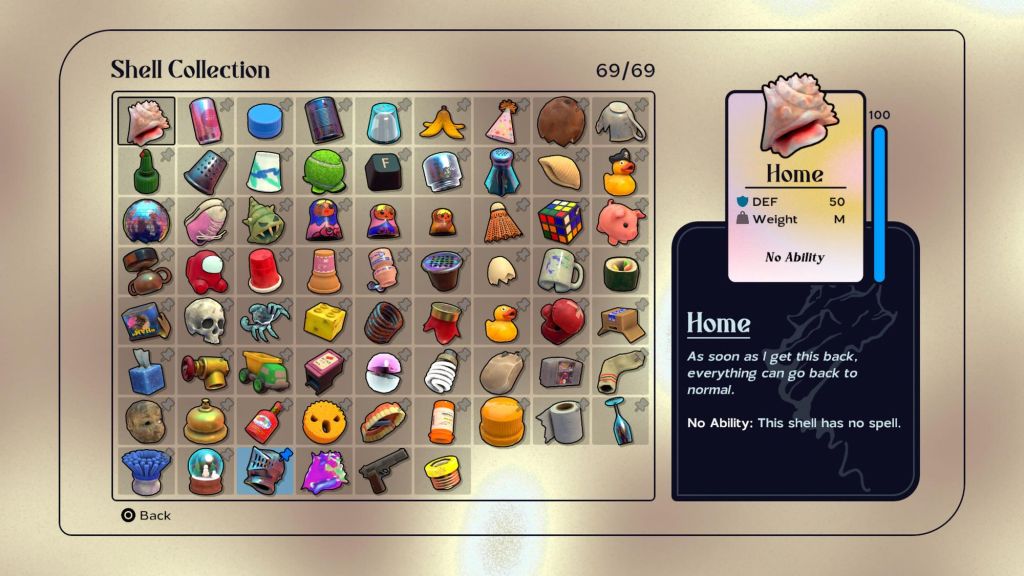Pick the spiral light bulb shell

(x=441, y=371)
